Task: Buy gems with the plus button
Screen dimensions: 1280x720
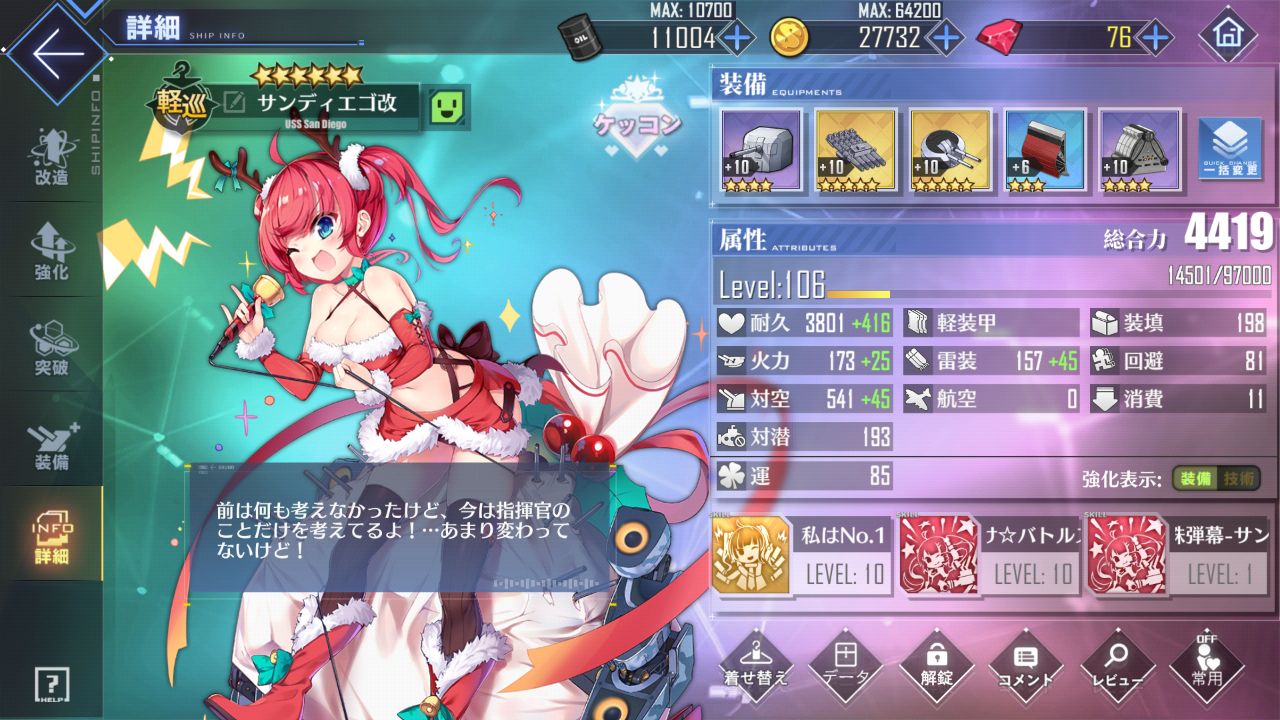Action: point(1155,38)
